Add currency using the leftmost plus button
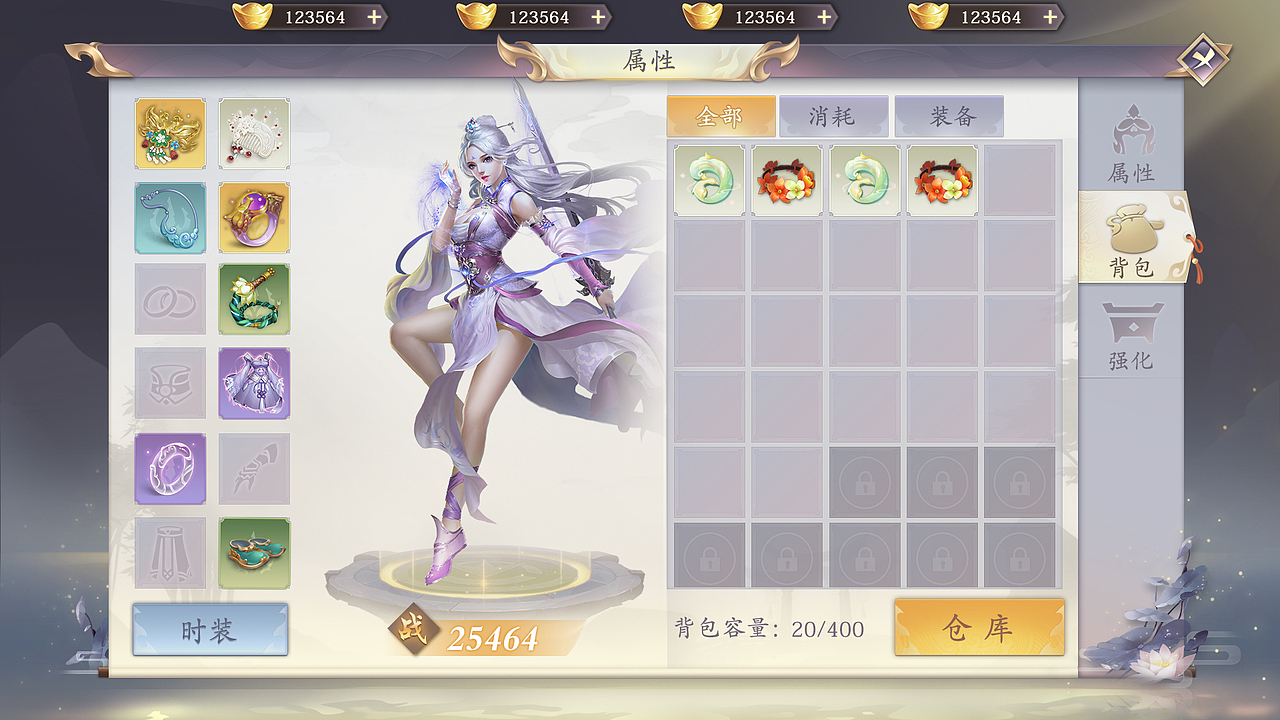 coord(374,17)
